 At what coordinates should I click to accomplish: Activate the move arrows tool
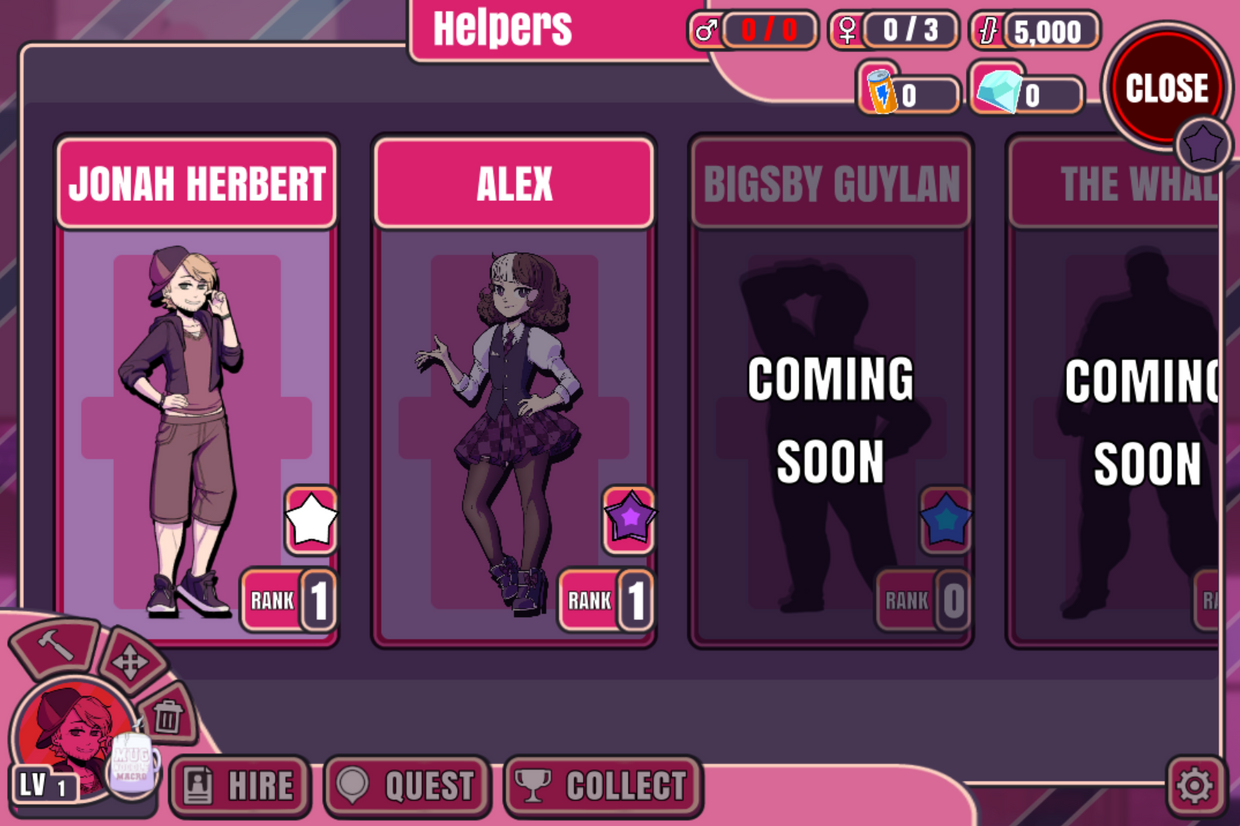[130, 662]
